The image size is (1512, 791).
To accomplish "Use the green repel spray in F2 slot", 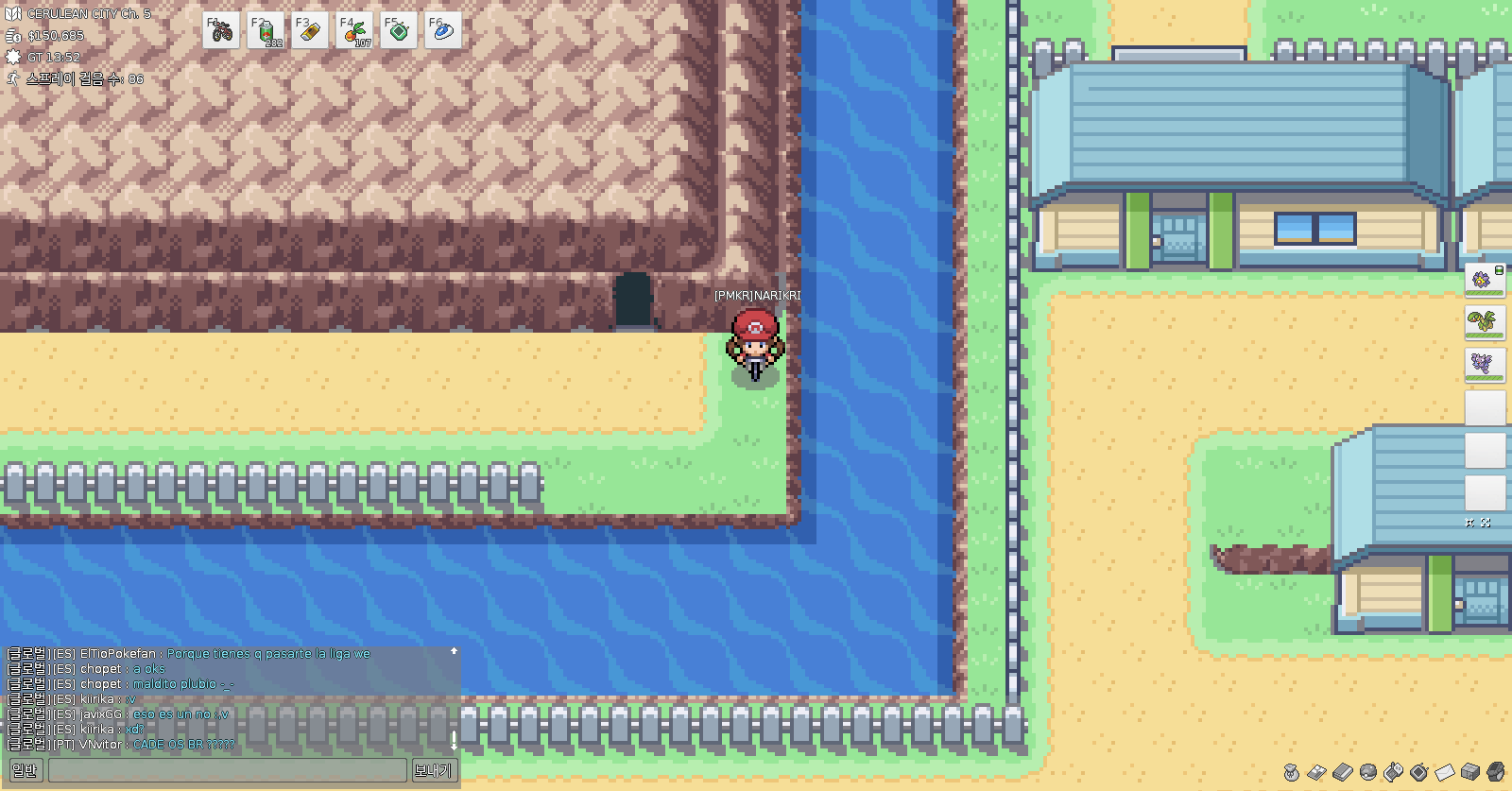I will (x=266, y=31).
